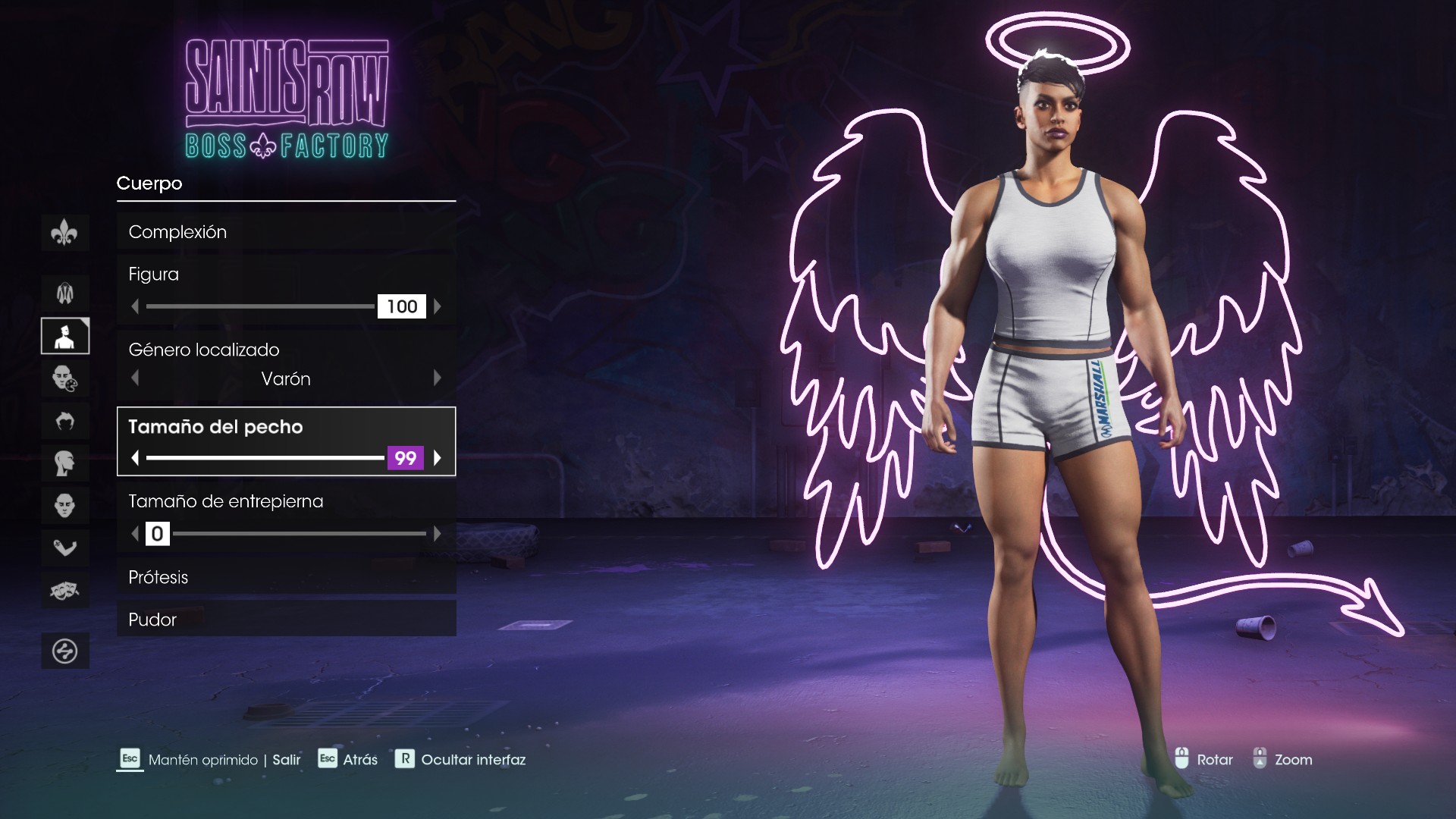This screenshot has width=1456, height=819.
Task: Select the face features category
Action: 65,505
